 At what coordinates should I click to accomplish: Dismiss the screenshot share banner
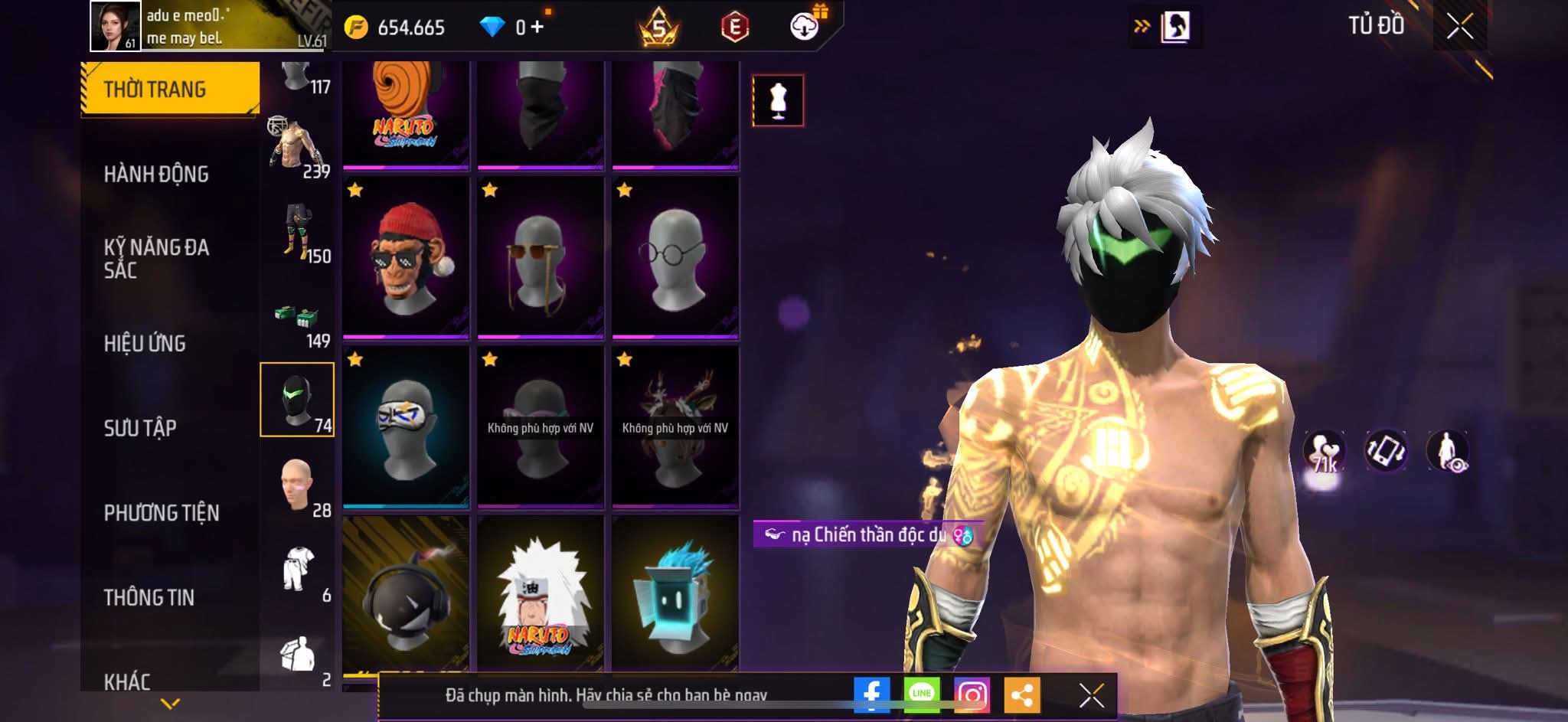point(1091,695)
